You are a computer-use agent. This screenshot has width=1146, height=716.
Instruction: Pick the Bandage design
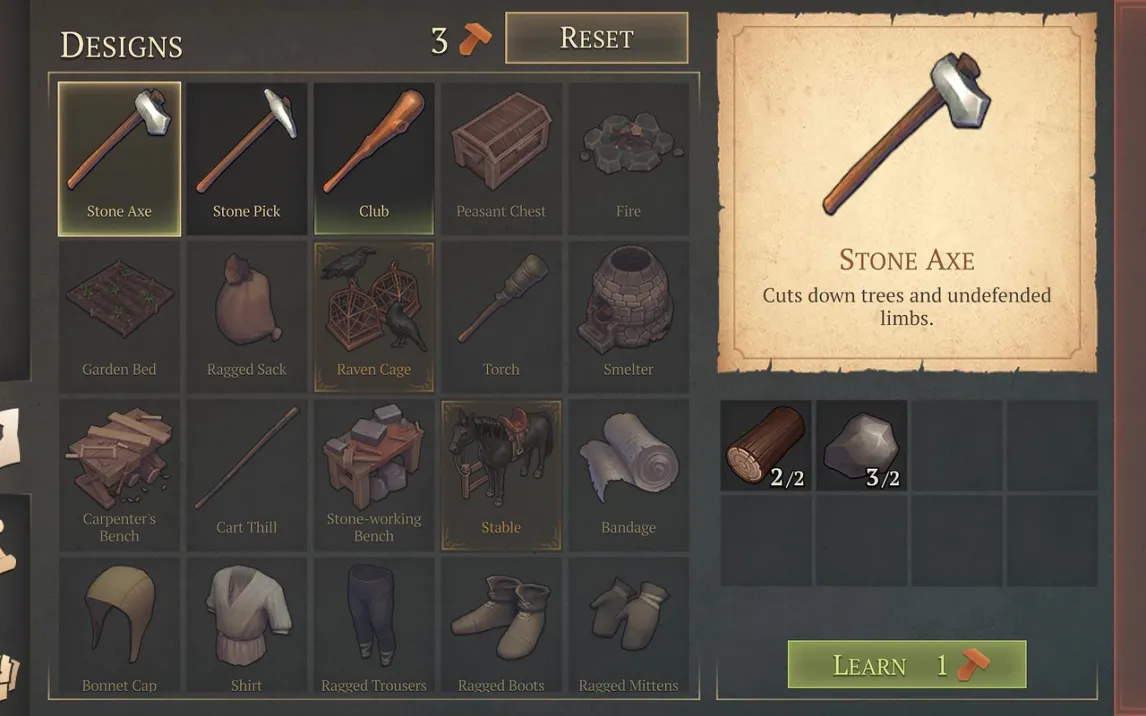click(x=628, y=474)
